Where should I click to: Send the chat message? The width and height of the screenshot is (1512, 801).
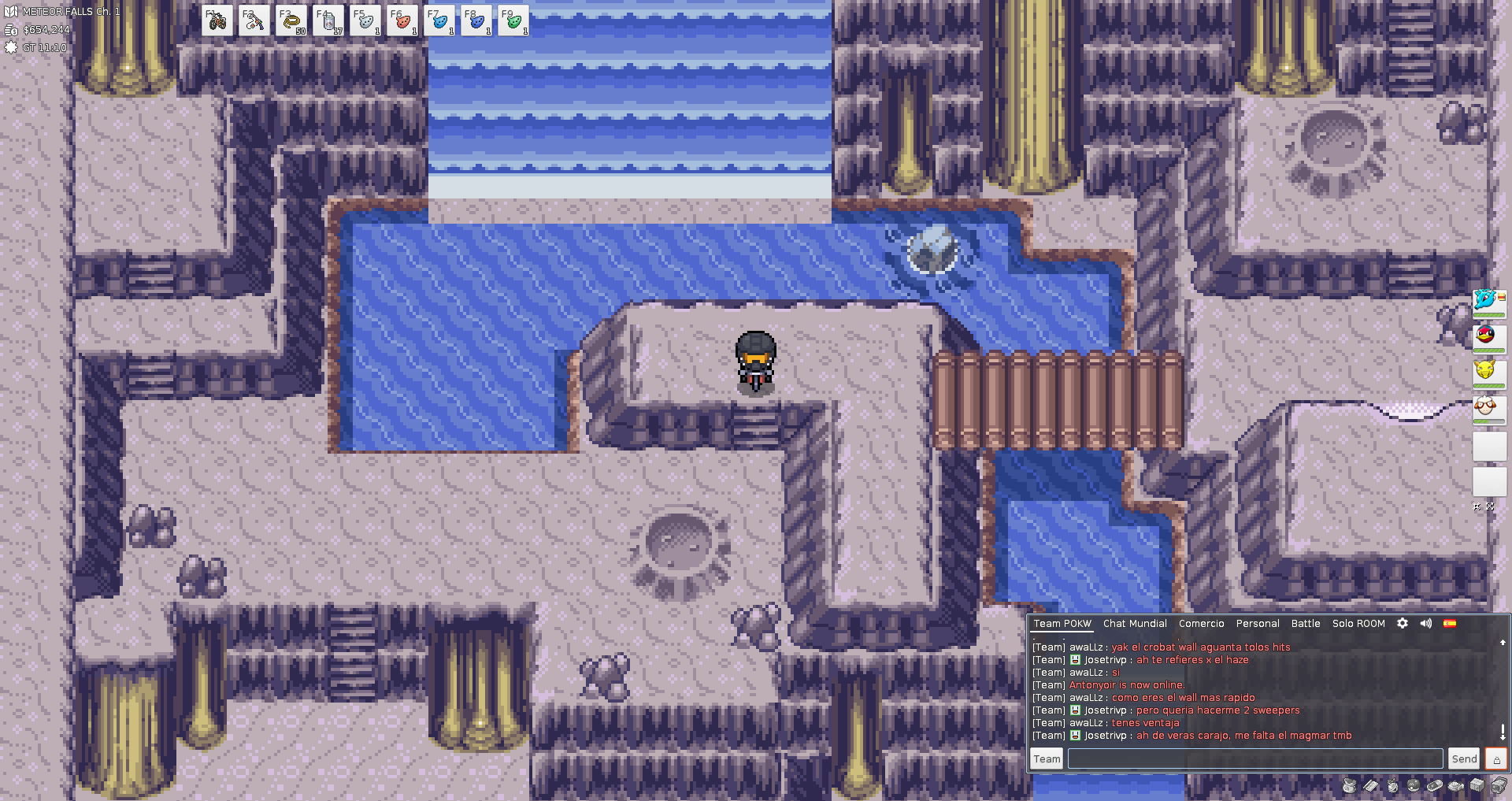pos(1464,758)
